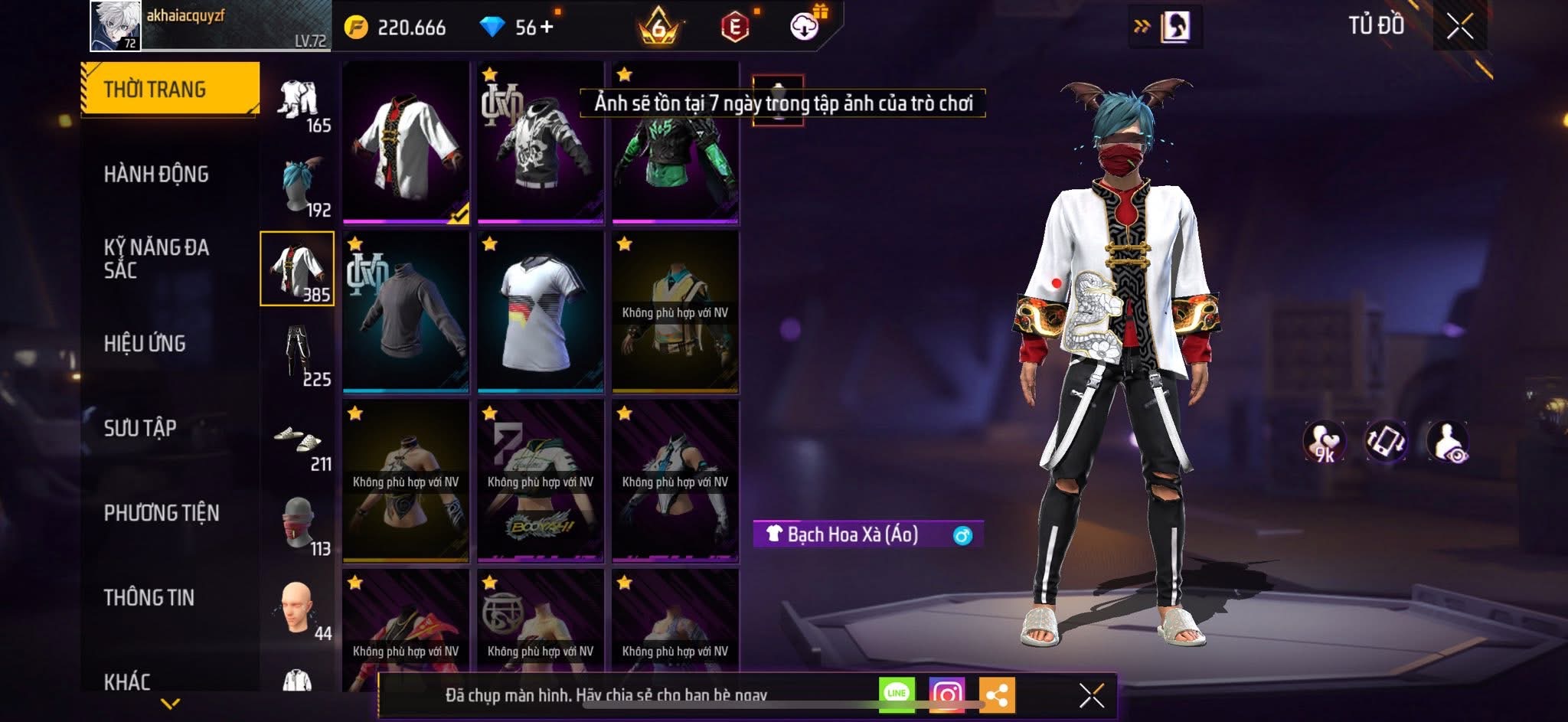
Task: Open the HÀNH ĐỘNG menu tab
Action: (156, 175)
